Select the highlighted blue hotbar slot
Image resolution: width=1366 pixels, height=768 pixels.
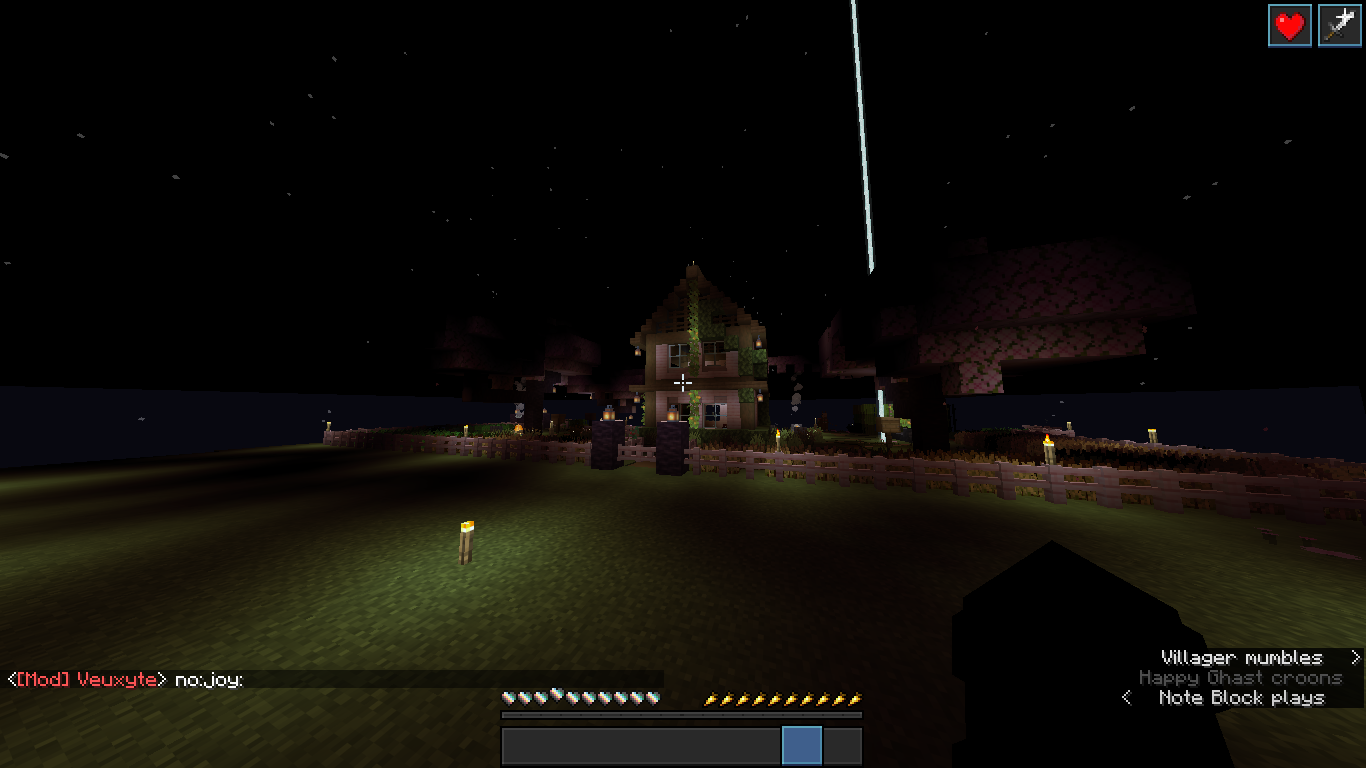tap(802, 746)
